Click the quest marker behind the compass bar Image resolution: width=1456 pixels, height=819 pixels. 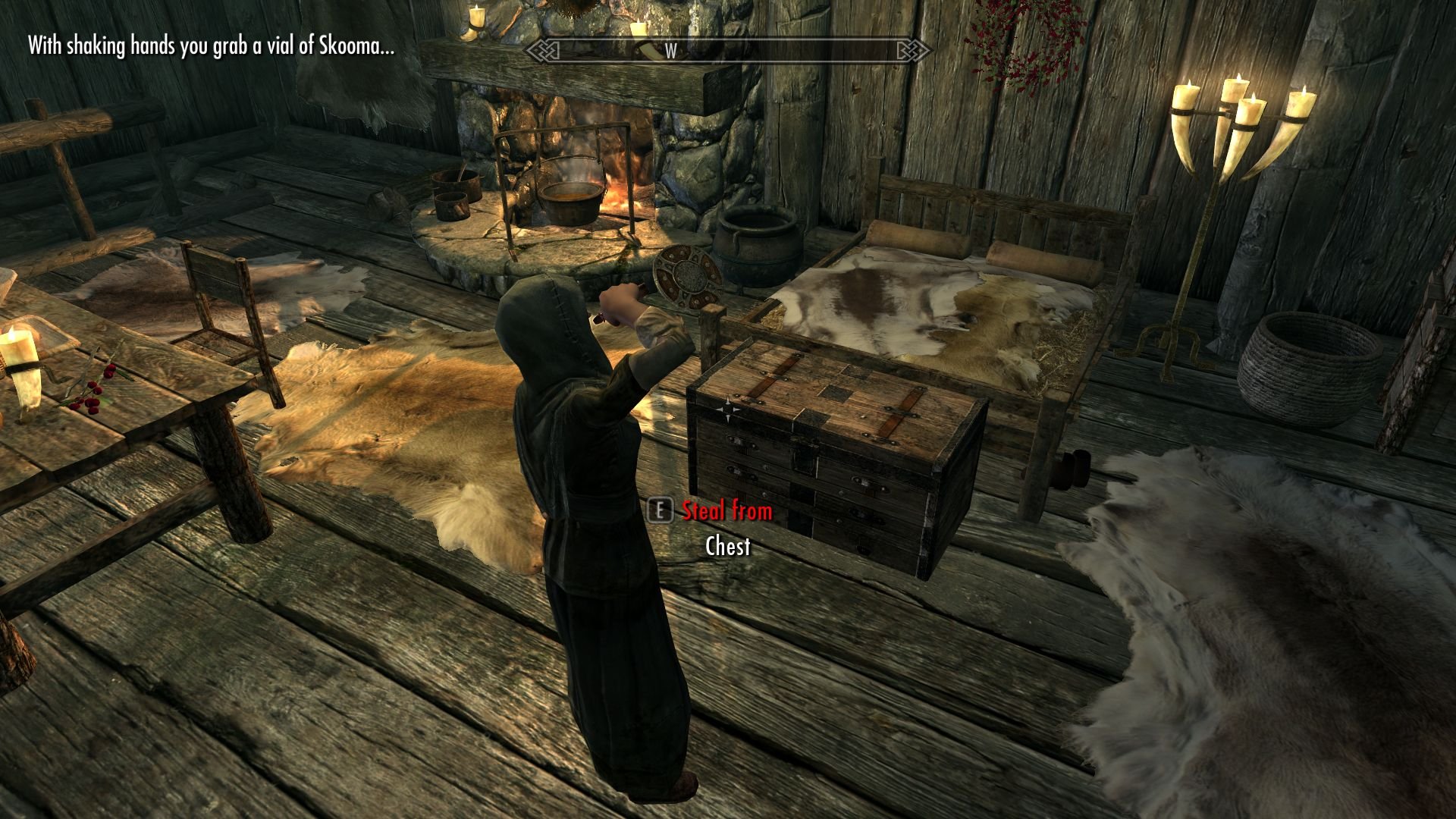click(x=649, y=51)
